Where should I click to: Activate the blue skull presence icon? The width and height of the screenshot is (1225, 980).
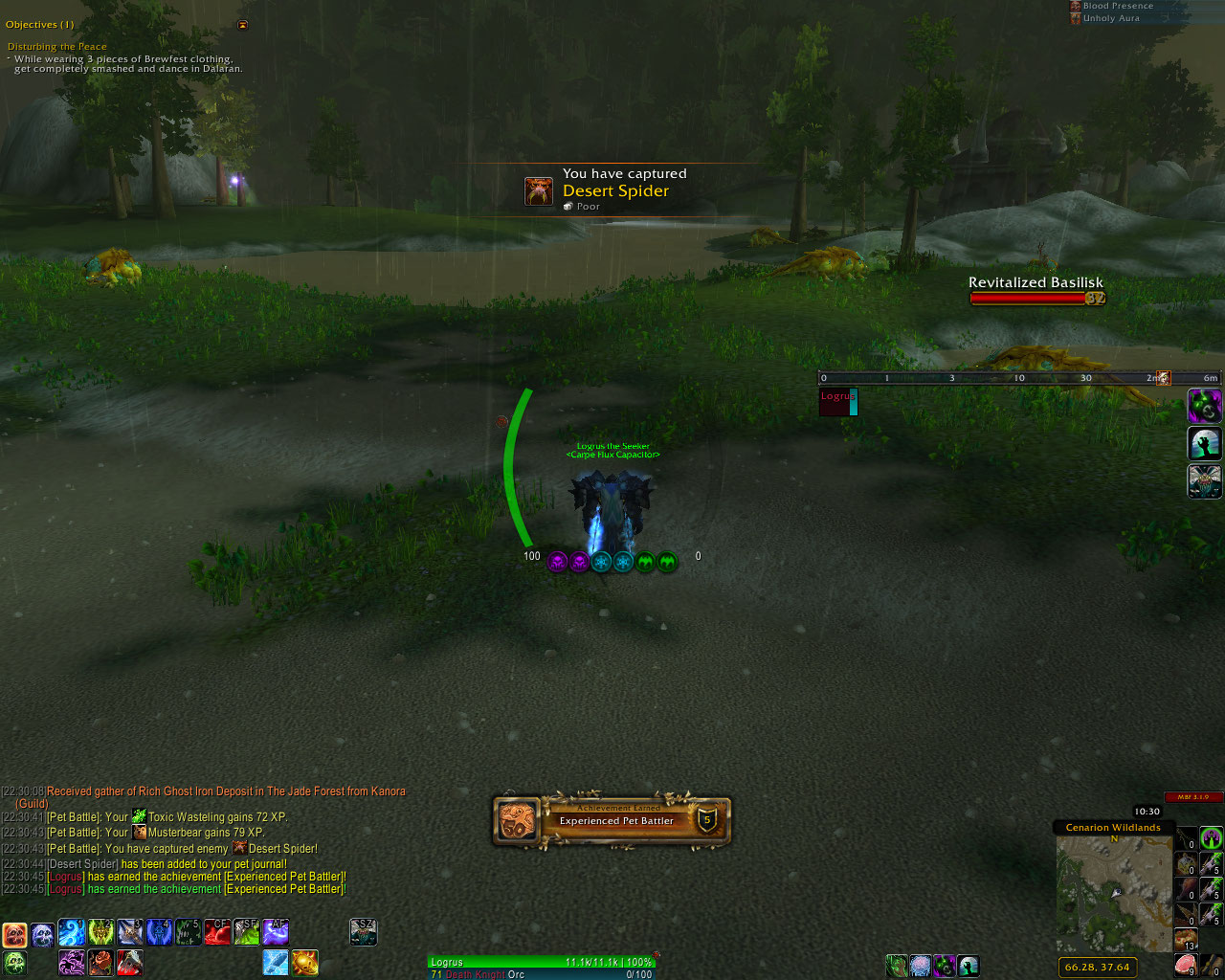pyautogui.click(x=43, y=935)
